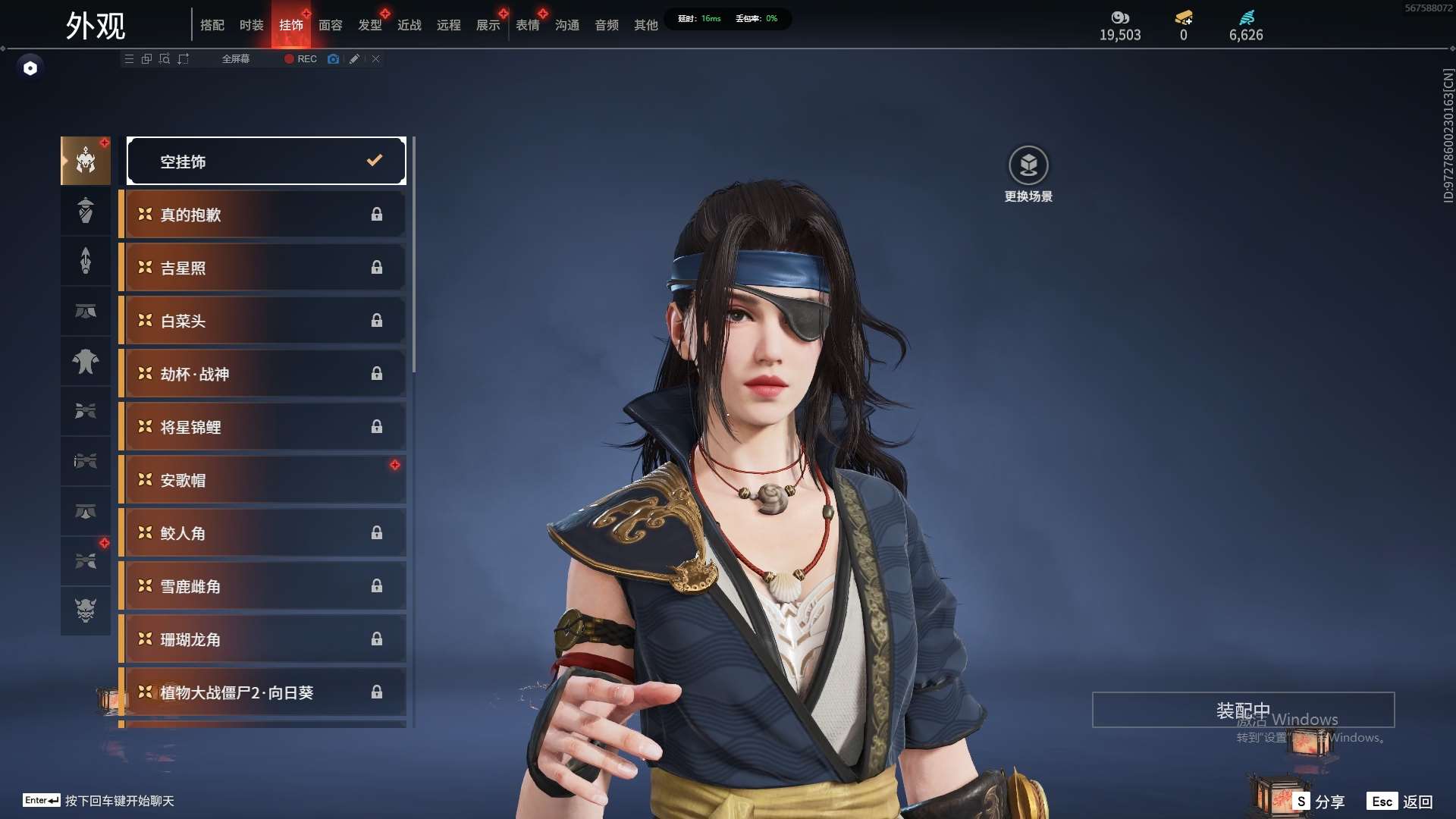
Task: Select the 空挂饰 empty accessory option
Action: tap(266, 161)
